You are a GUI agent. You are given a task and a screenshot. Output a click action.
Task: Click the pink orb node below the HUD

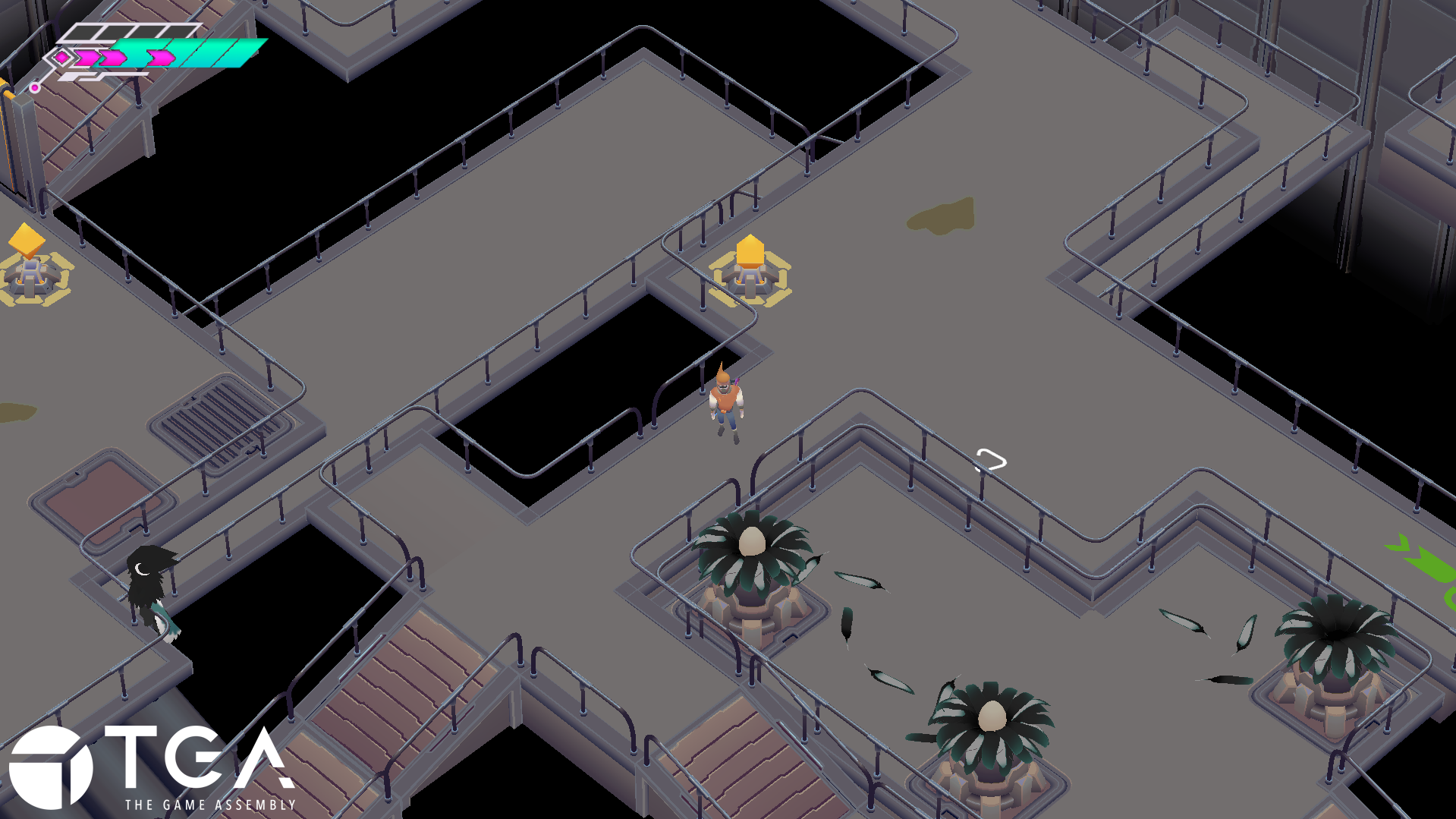35,88
